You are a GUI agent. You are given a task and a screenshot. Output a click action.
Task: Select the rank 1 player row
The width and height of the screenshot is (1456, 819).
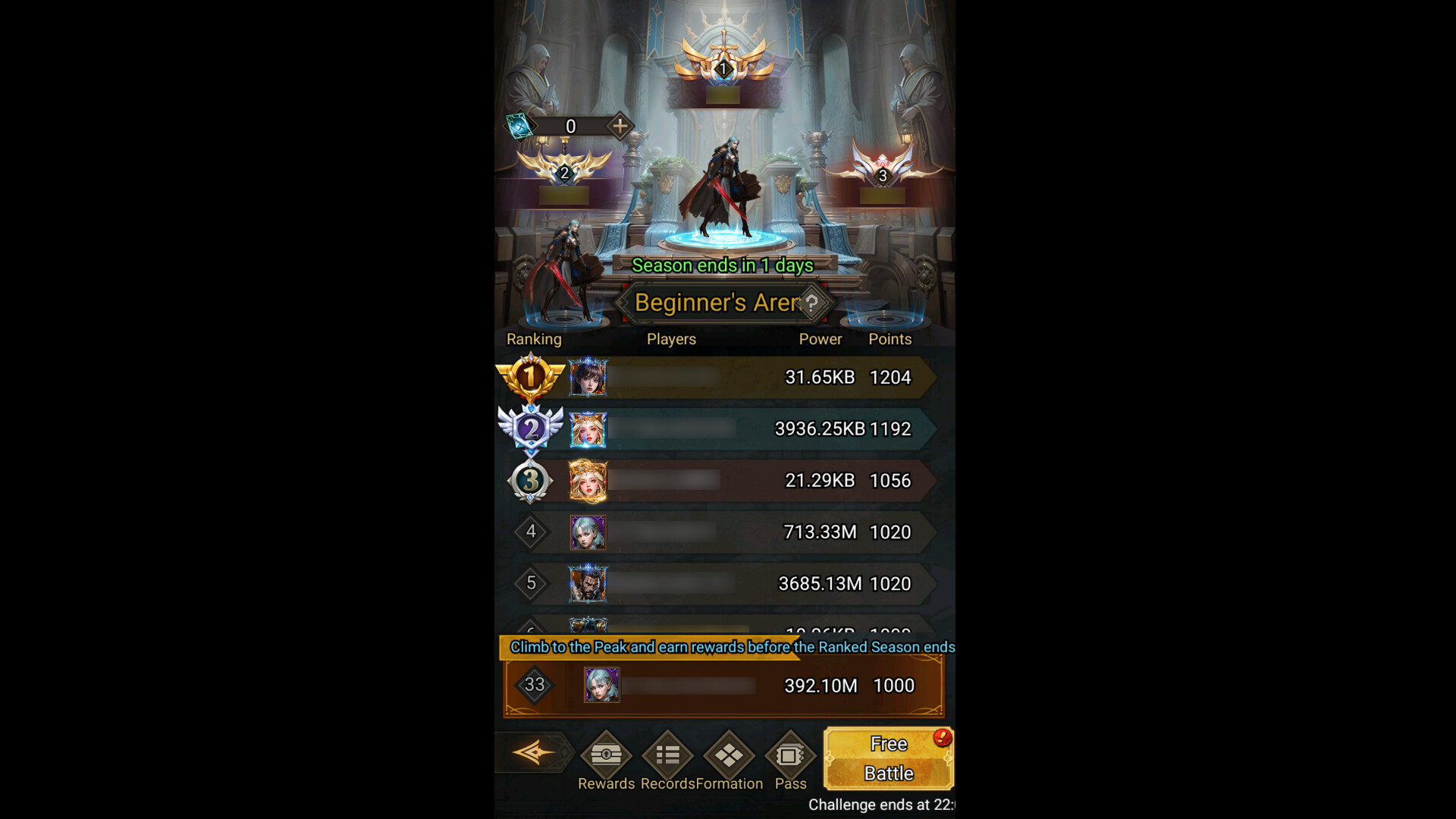pos(720,377)
